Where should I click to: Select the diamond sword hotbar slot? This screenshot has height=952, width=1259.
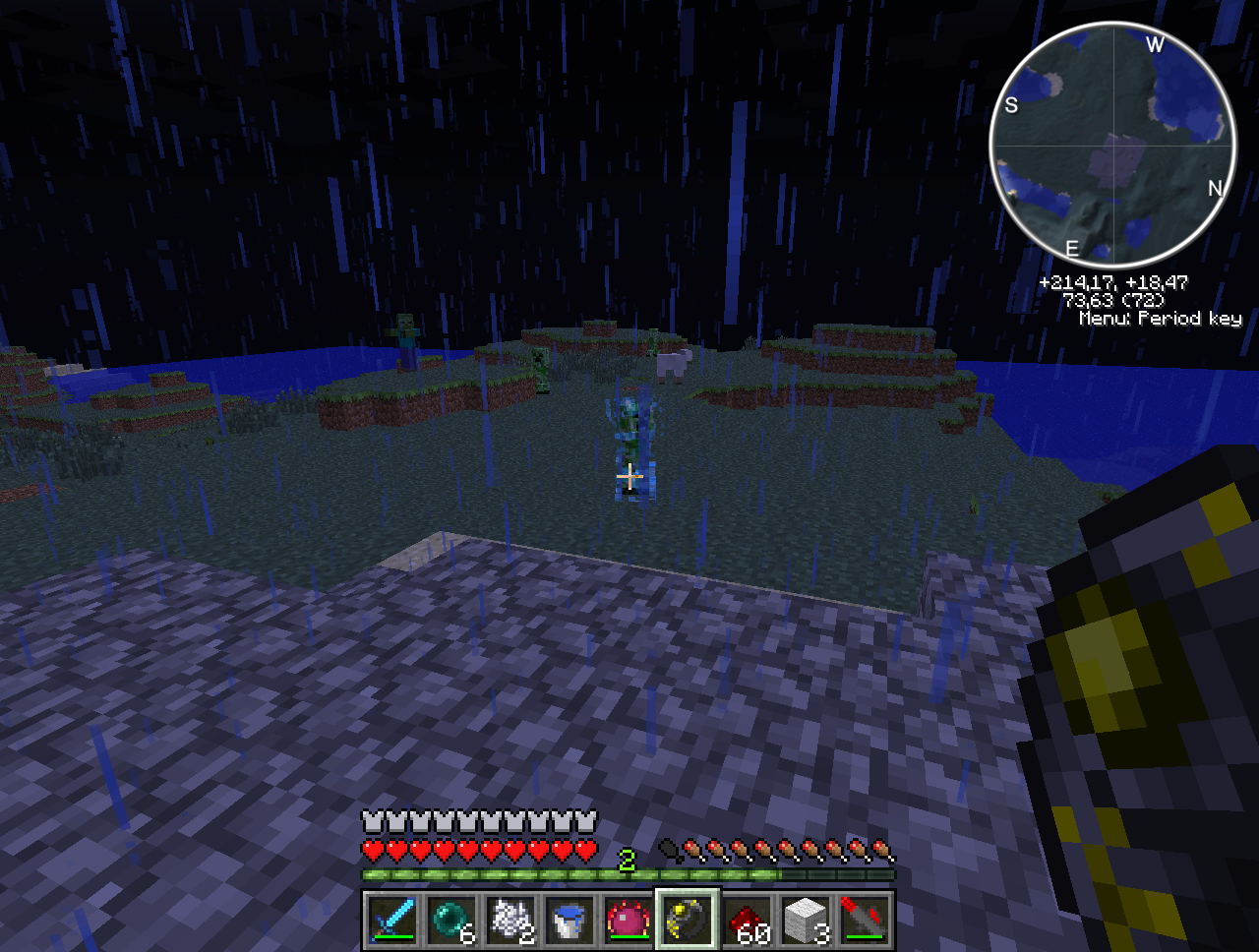pyautogui.click(x=393, y=921)
